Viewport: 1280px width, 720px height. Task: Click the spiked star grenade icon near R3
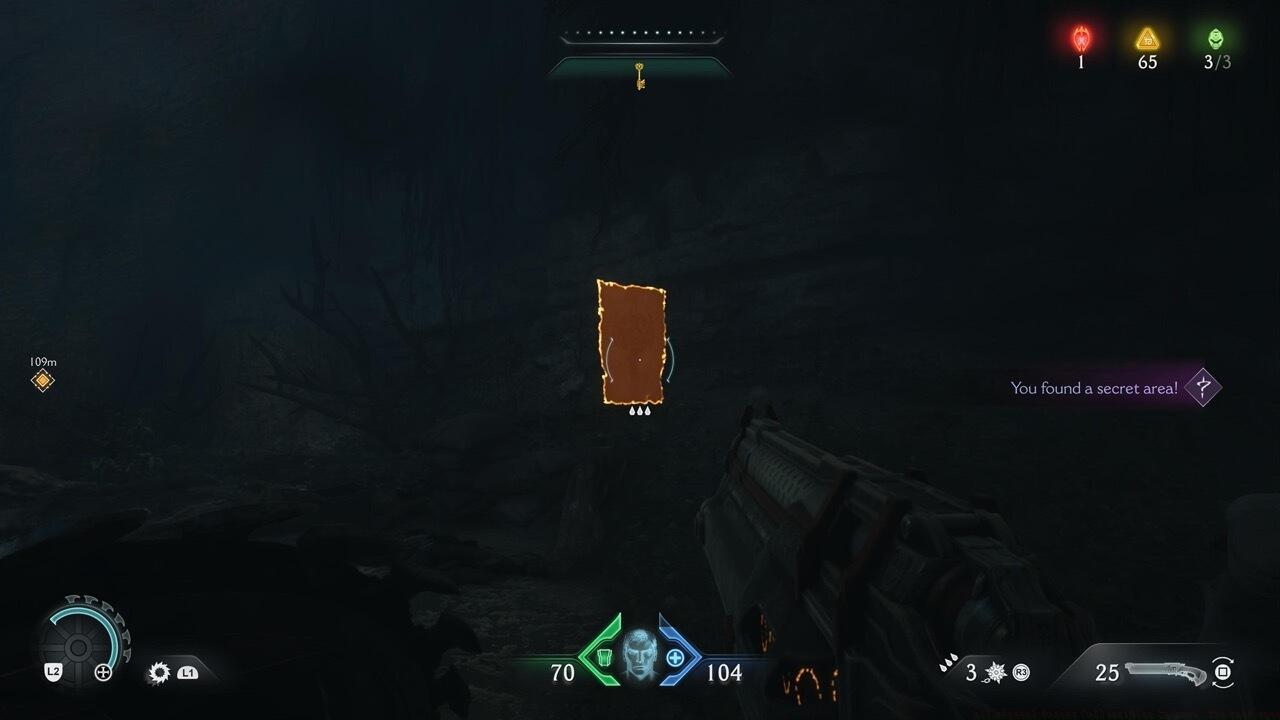tap(996, 672)
